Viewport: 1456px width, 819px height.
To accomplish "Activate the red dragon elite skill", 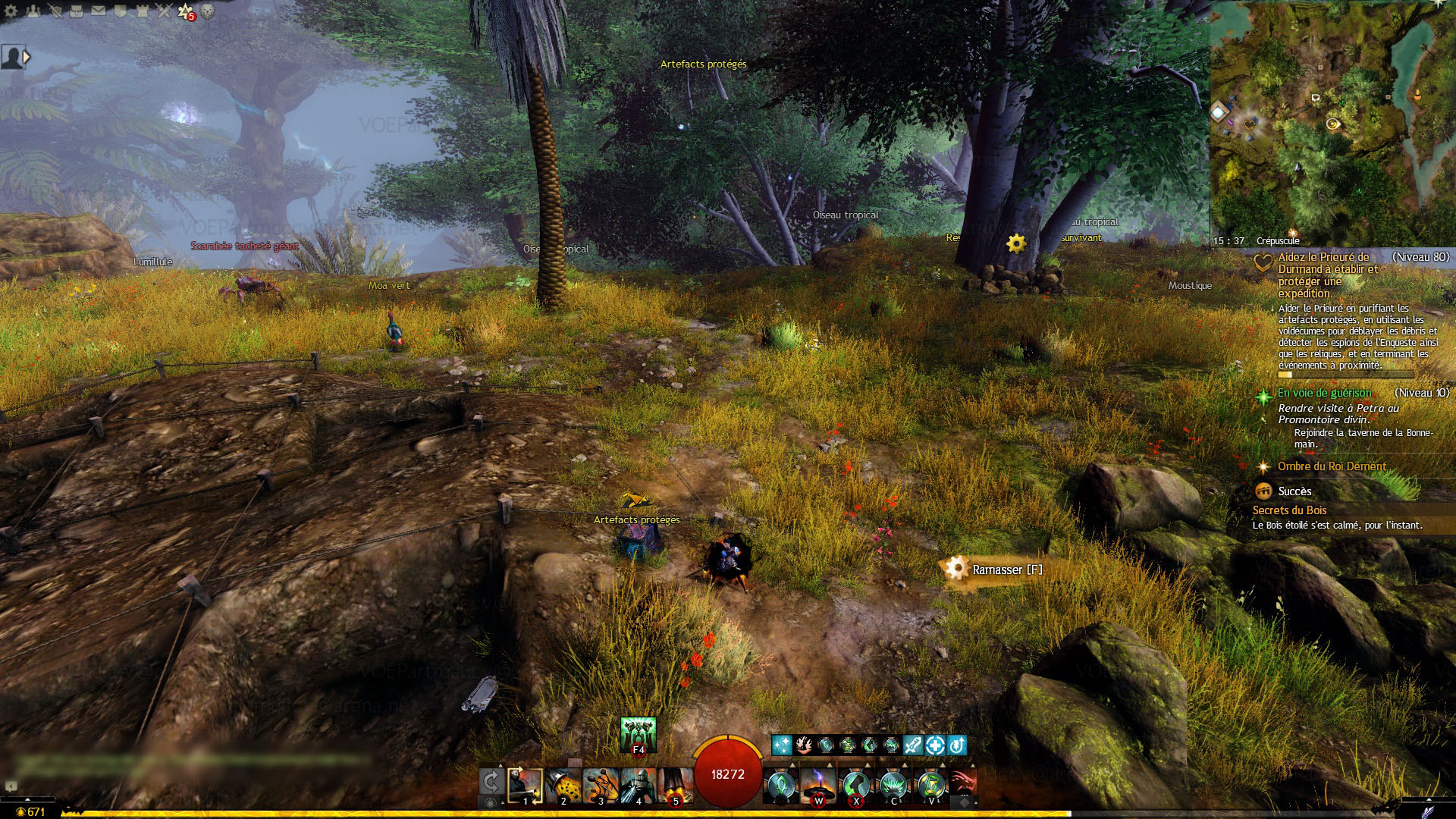I will click(962, 783).
